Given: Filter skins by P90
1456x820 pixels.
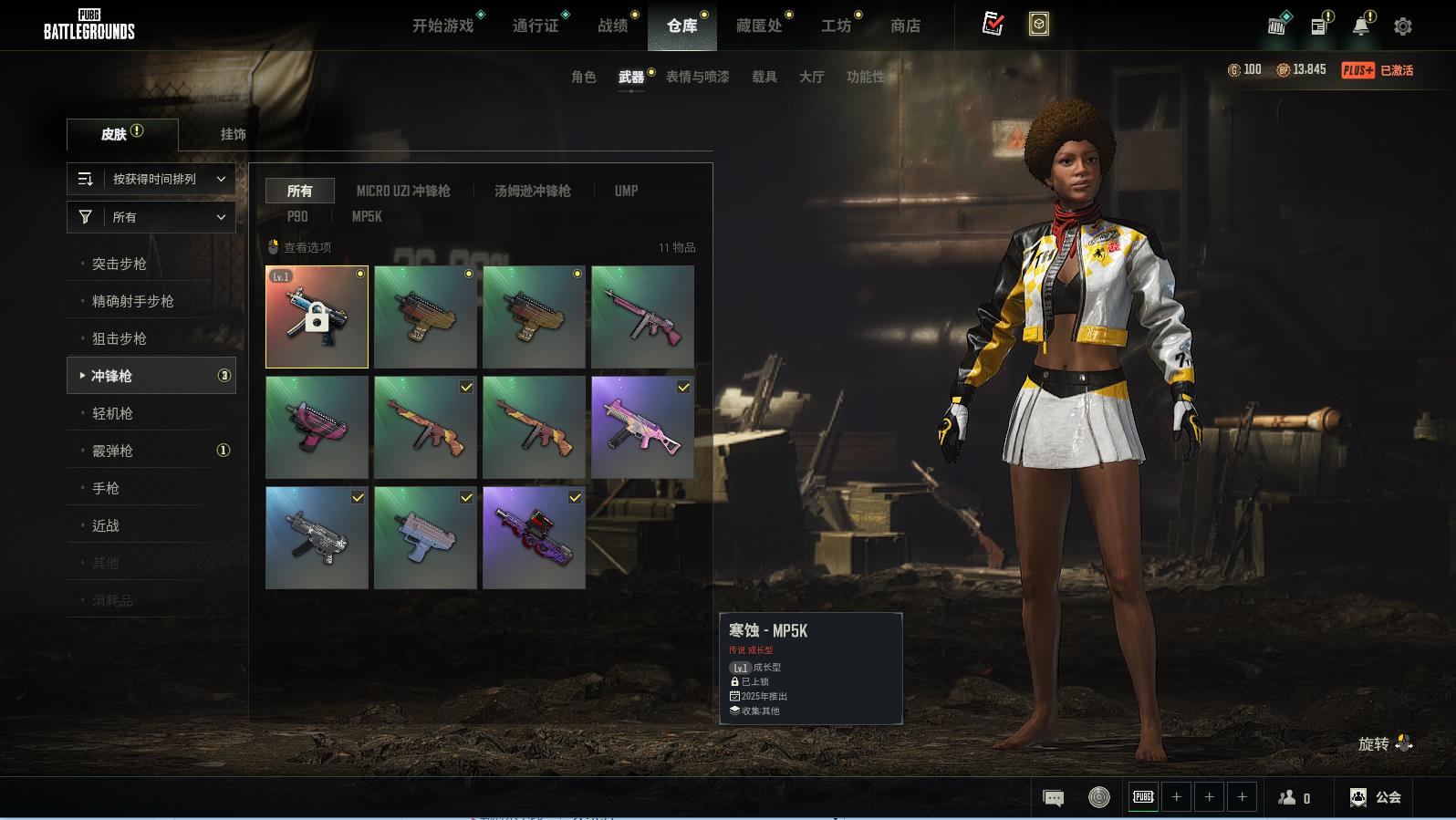Looking at the screenshot, I should (297, 216).
